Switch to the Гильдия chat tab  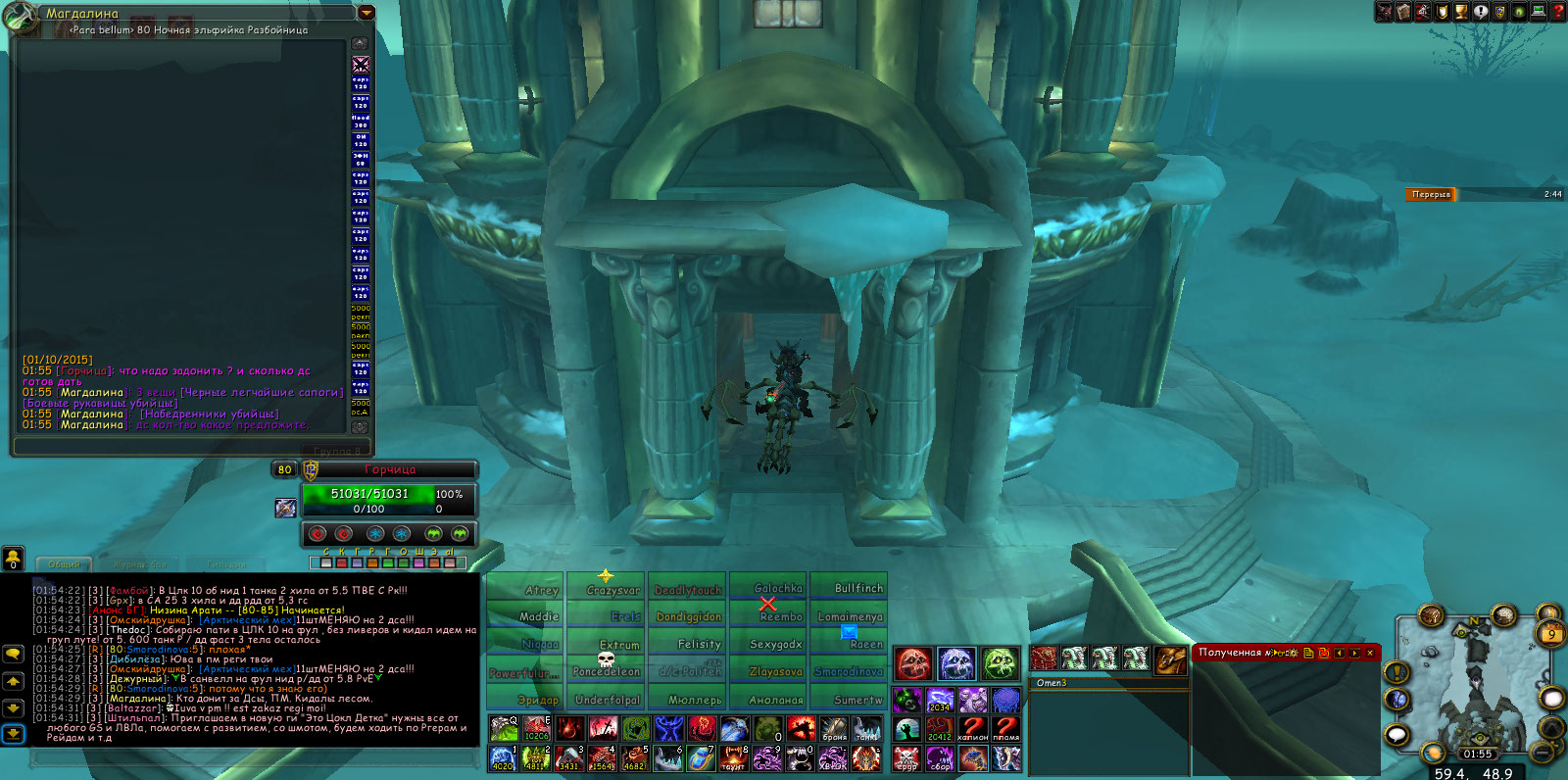pyautogui.click(x=226, y=564)
